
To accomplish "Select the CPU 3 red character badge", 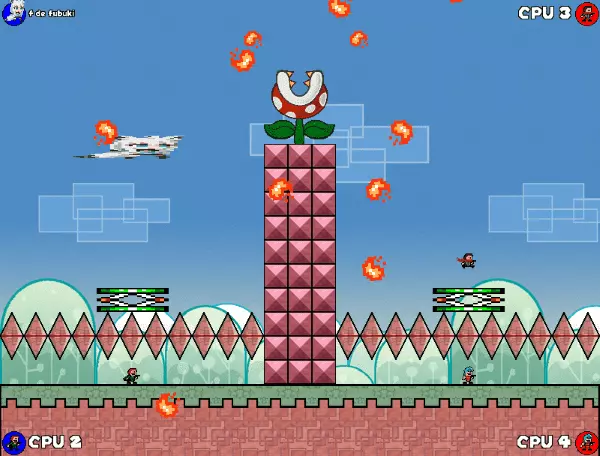I will tap(586, 13).
